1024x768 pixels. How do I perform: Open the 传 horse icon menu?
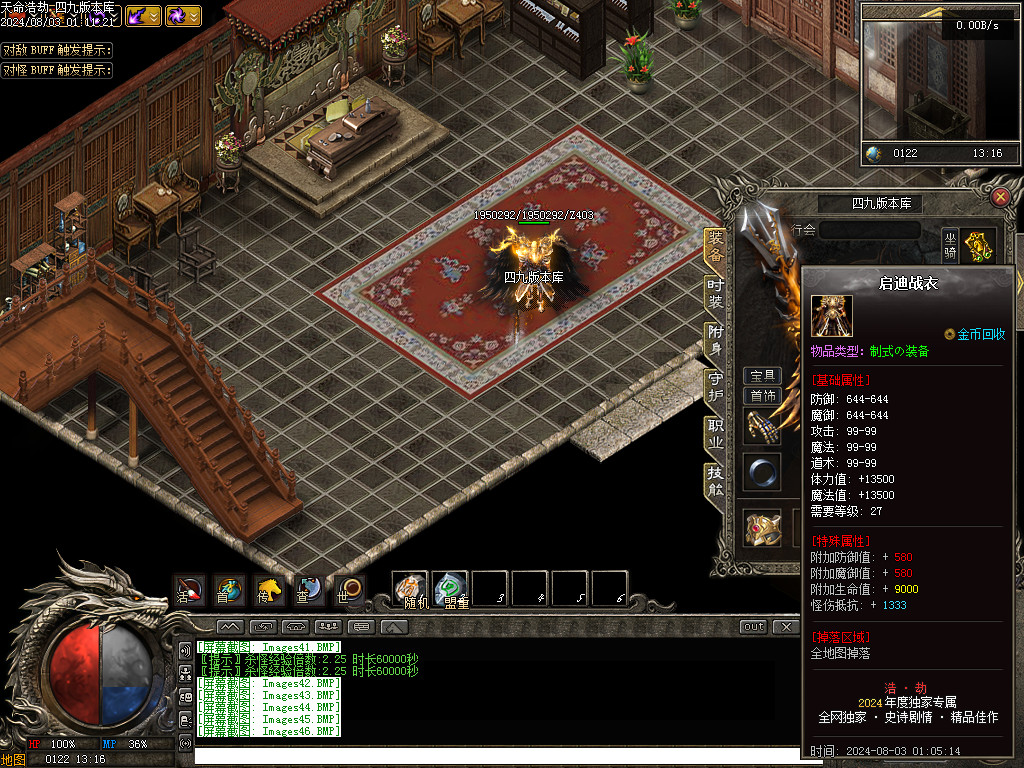(x=268, y=590)
